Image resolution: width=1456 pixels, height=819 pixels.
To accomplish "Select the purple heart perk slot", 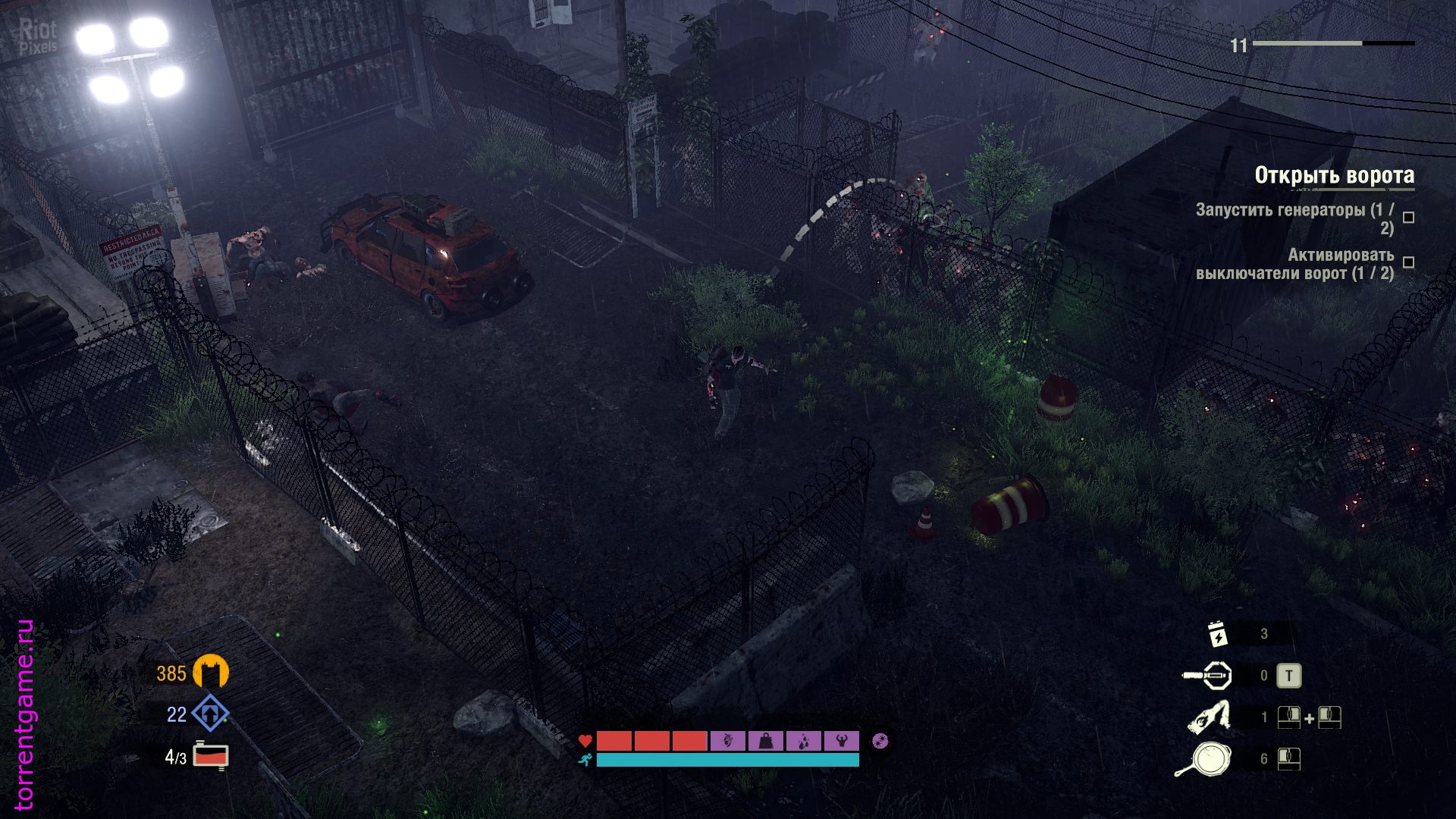I will point(728,740).
